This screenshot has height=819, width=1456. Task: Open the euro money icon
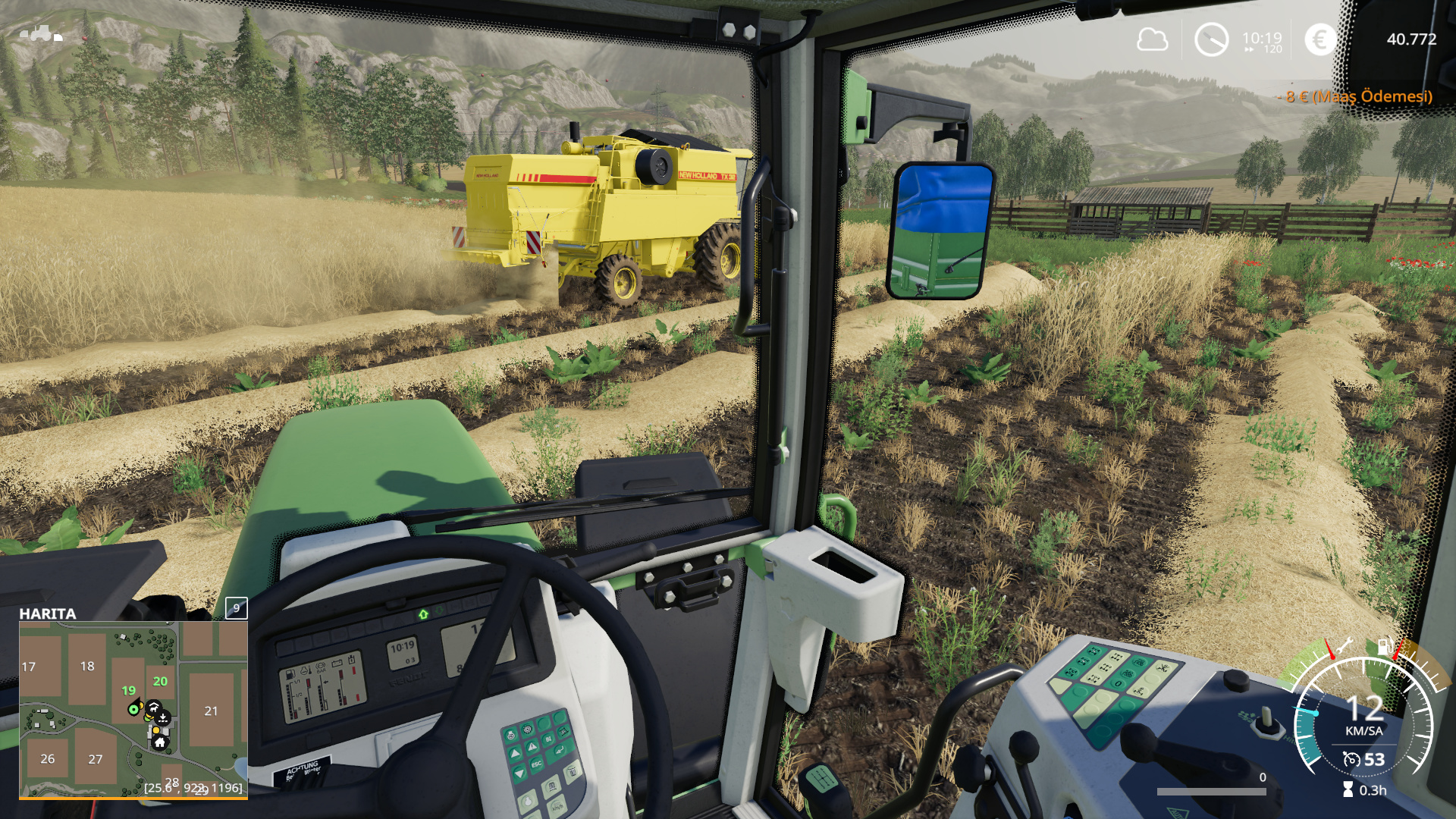click(x=1320, y=39)
